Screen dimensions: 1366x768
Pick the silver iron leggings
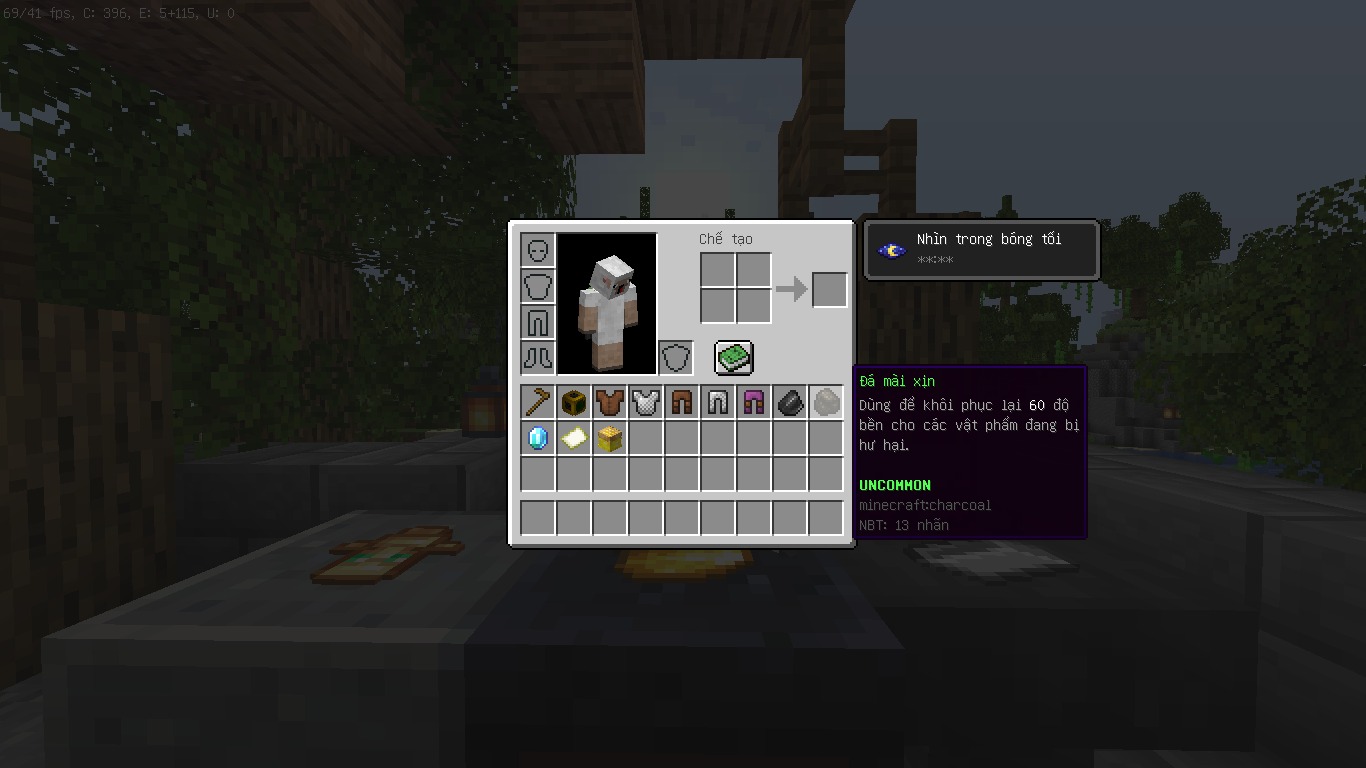point(718,402)
